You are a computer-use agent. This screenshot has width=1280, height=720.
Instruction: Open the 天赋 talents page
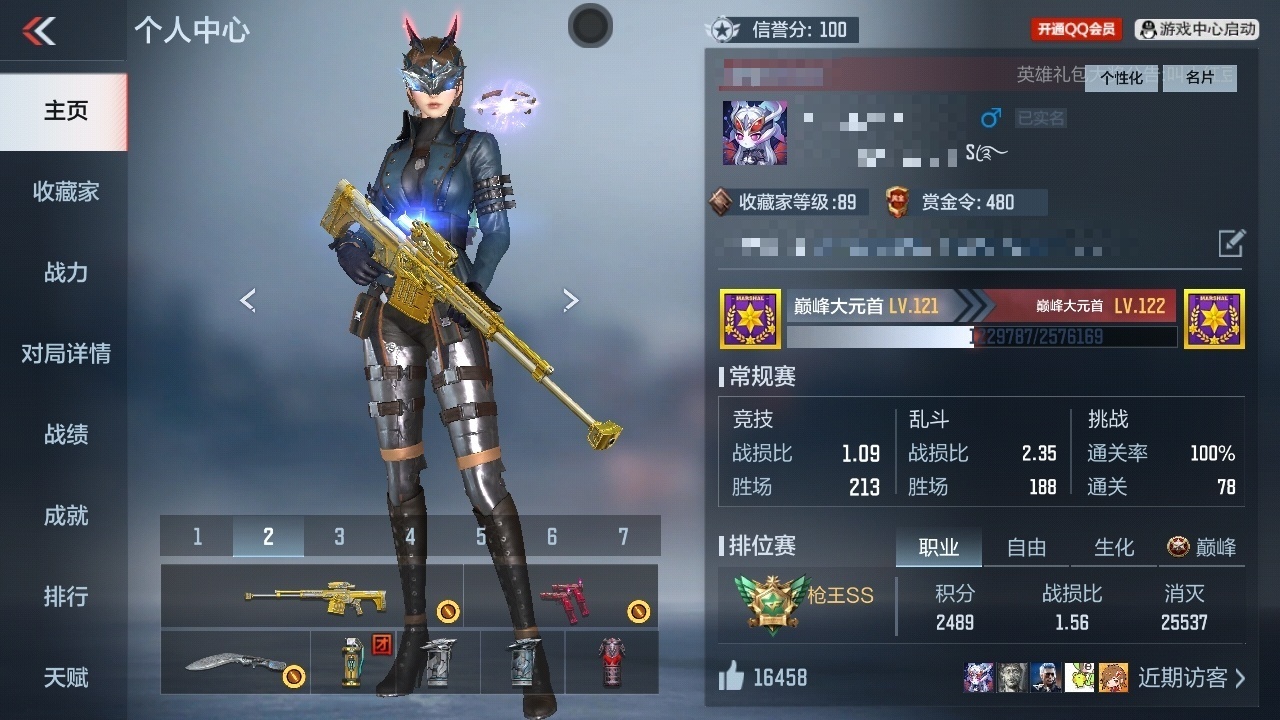tap(65, 678)
